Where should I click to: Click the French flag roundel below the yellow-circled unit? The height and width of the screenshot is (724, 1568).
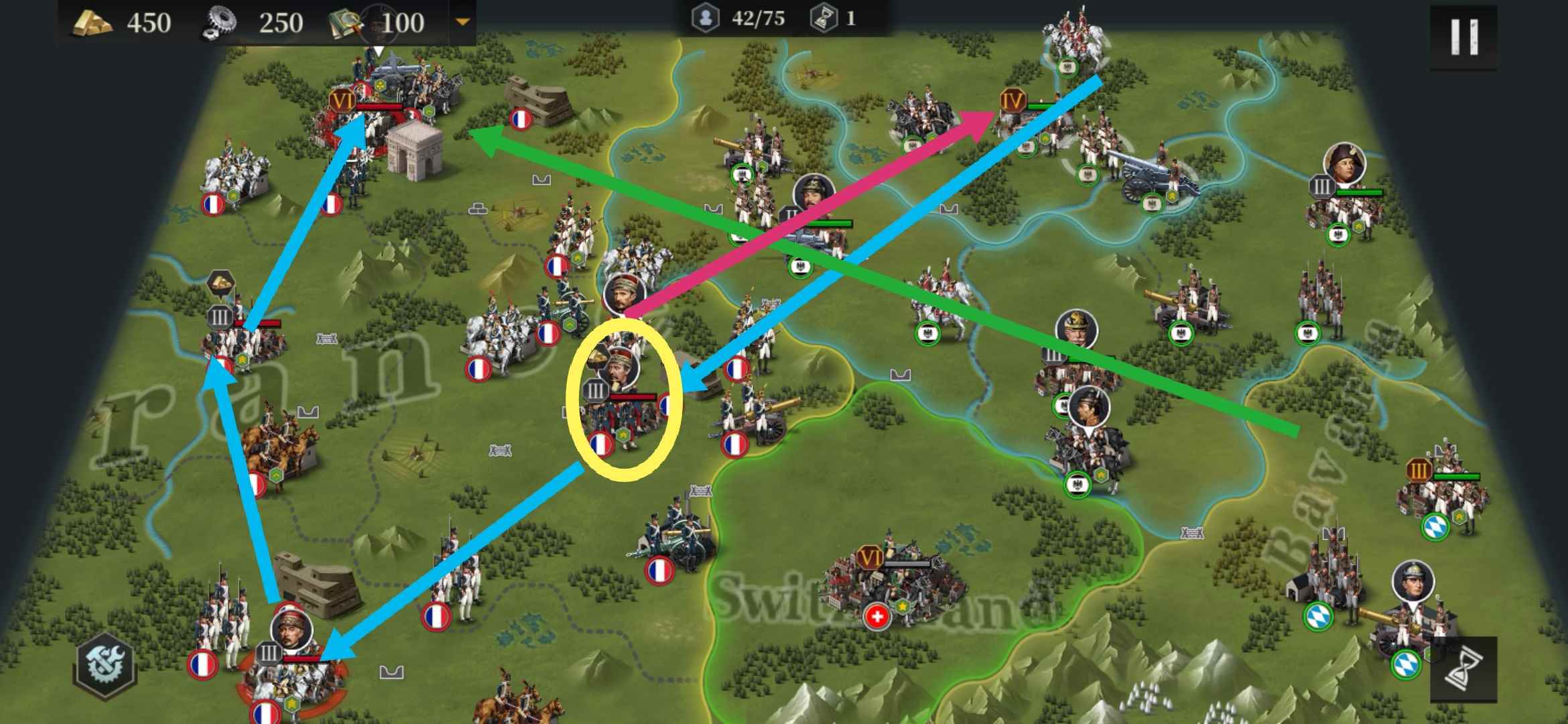click(601, 444)
